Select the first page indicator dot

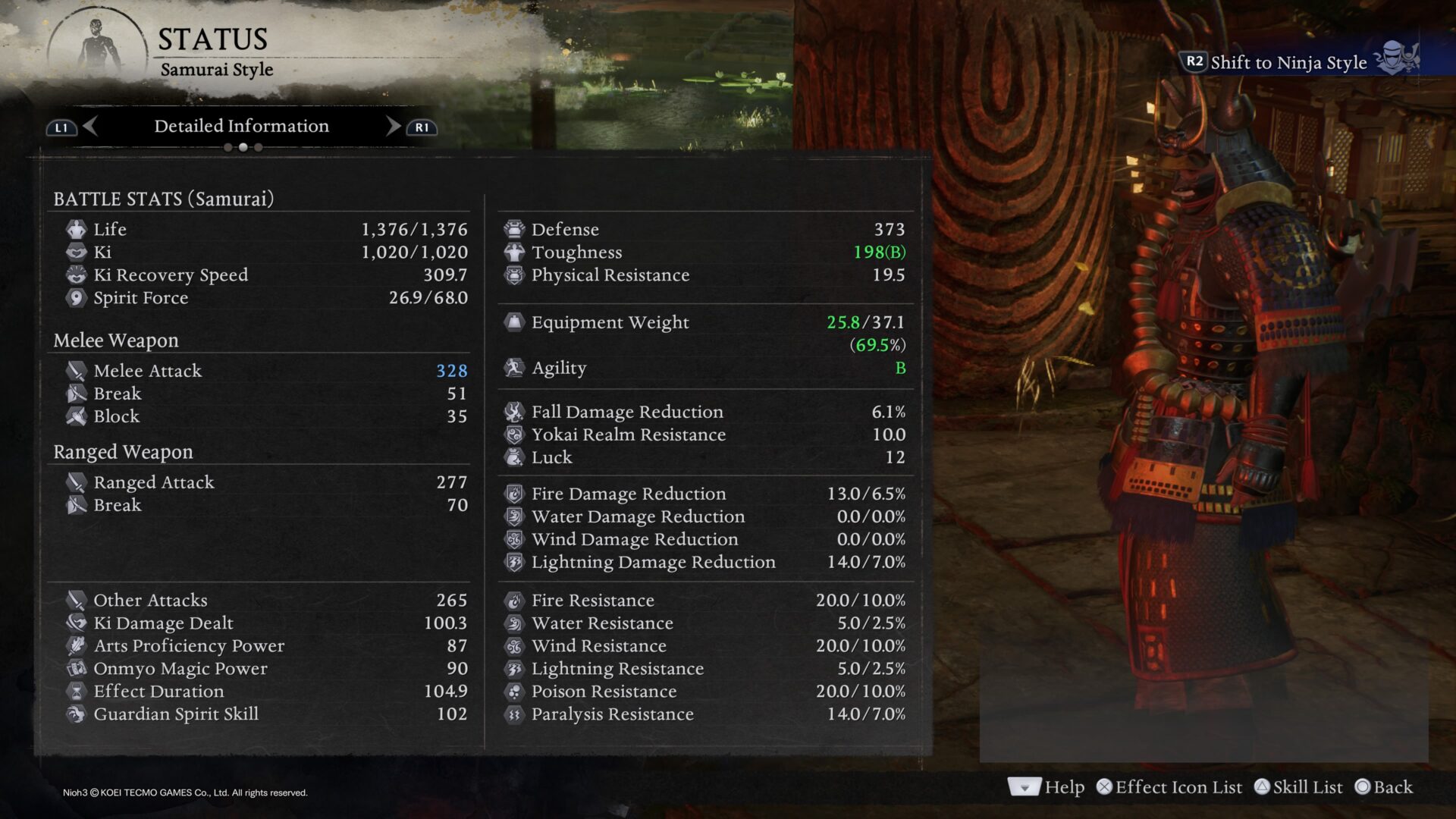point(227,148)
